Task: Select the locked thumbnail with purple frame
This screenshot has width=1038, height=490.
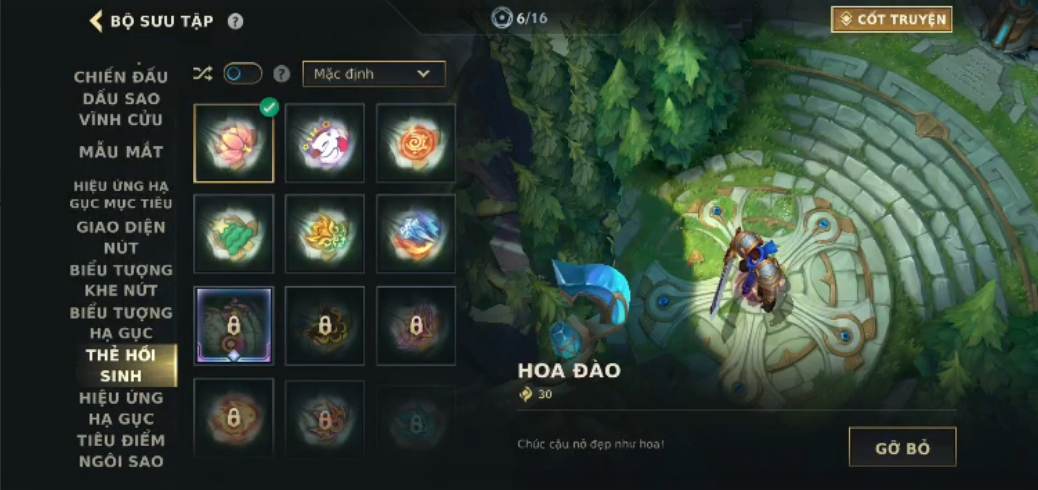Action: pos(234,326)
